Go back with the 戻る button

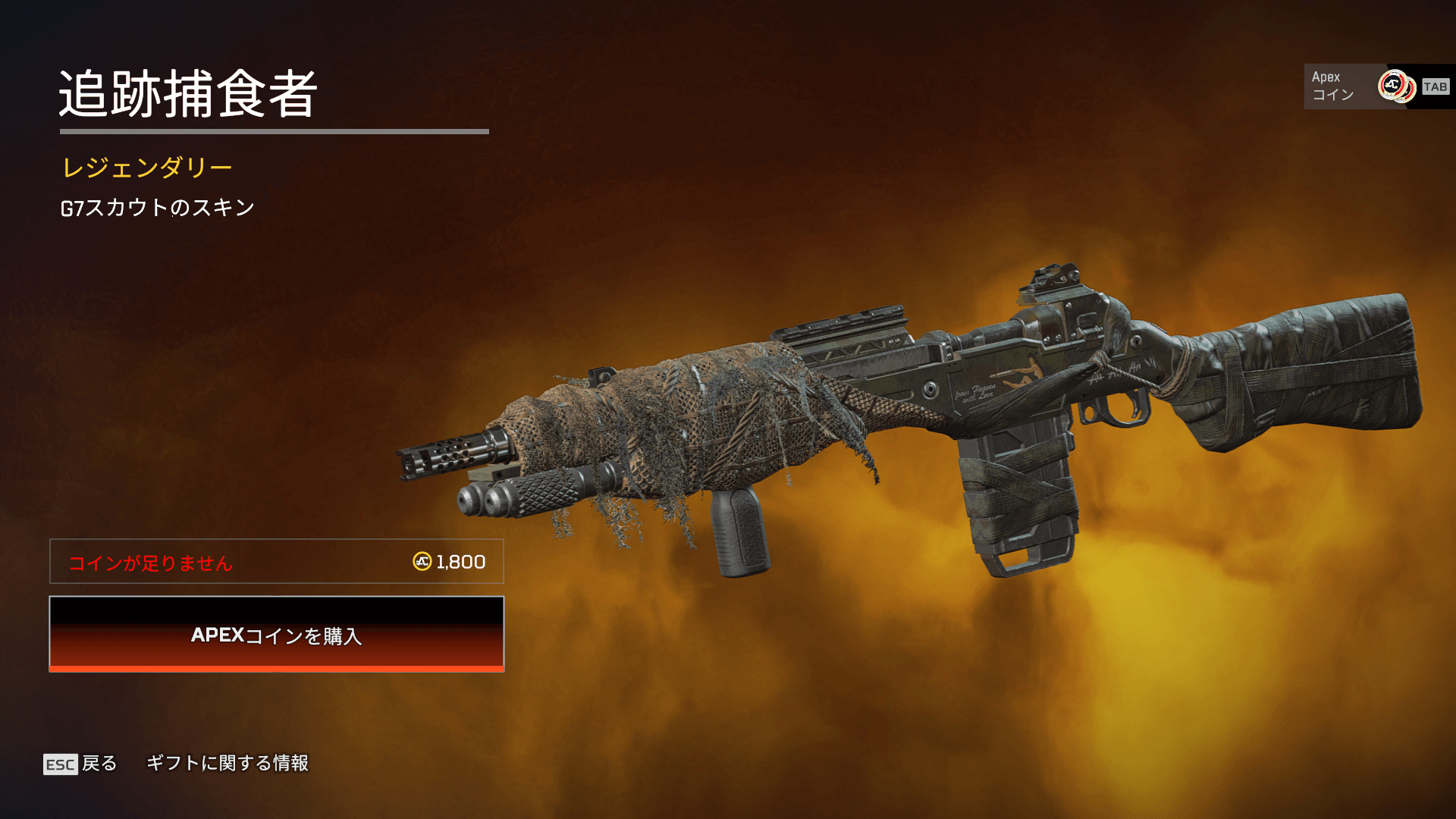tap(81, 763)
